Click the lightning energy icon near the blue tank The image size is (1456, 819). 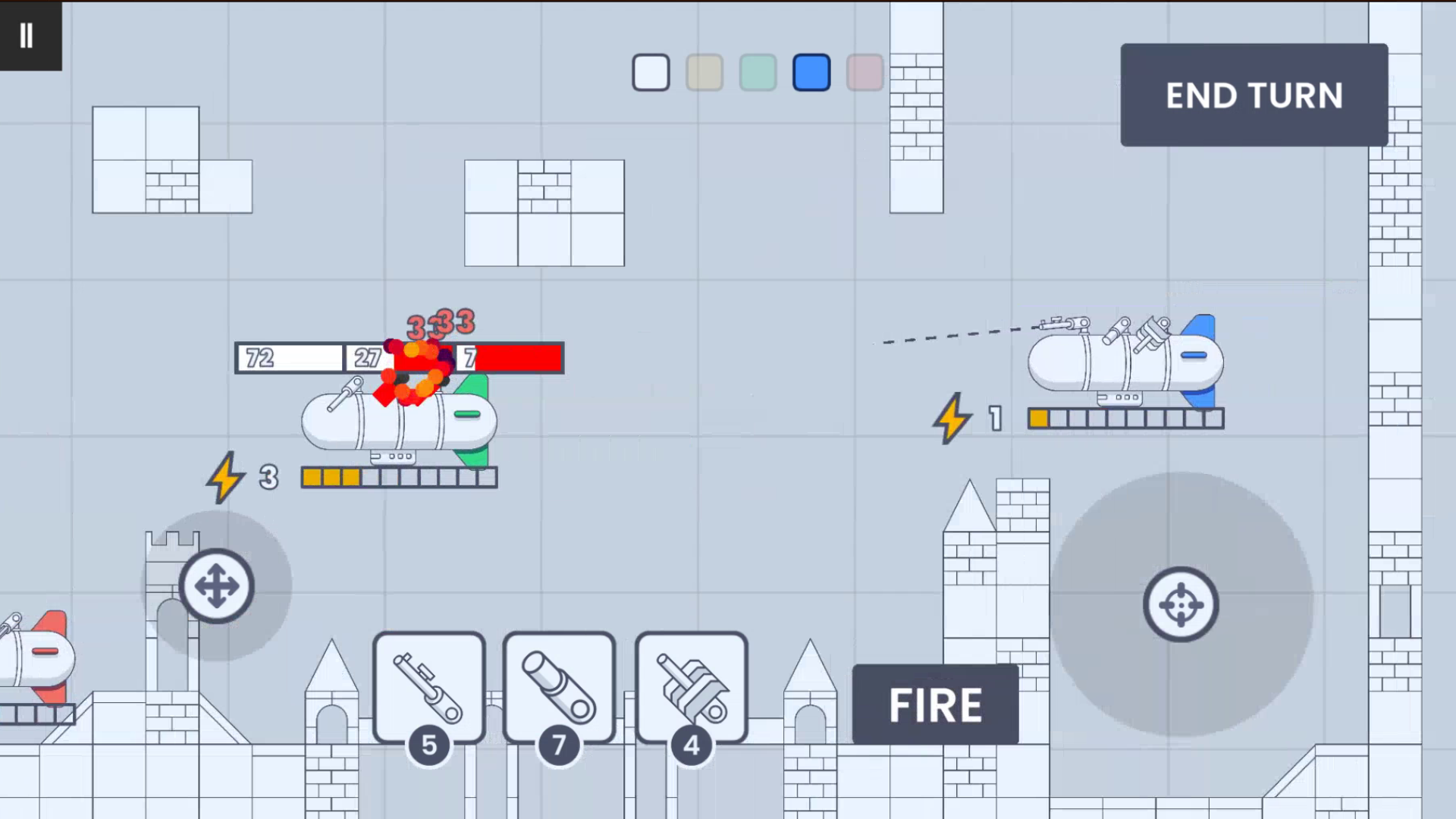coord(952,419)
